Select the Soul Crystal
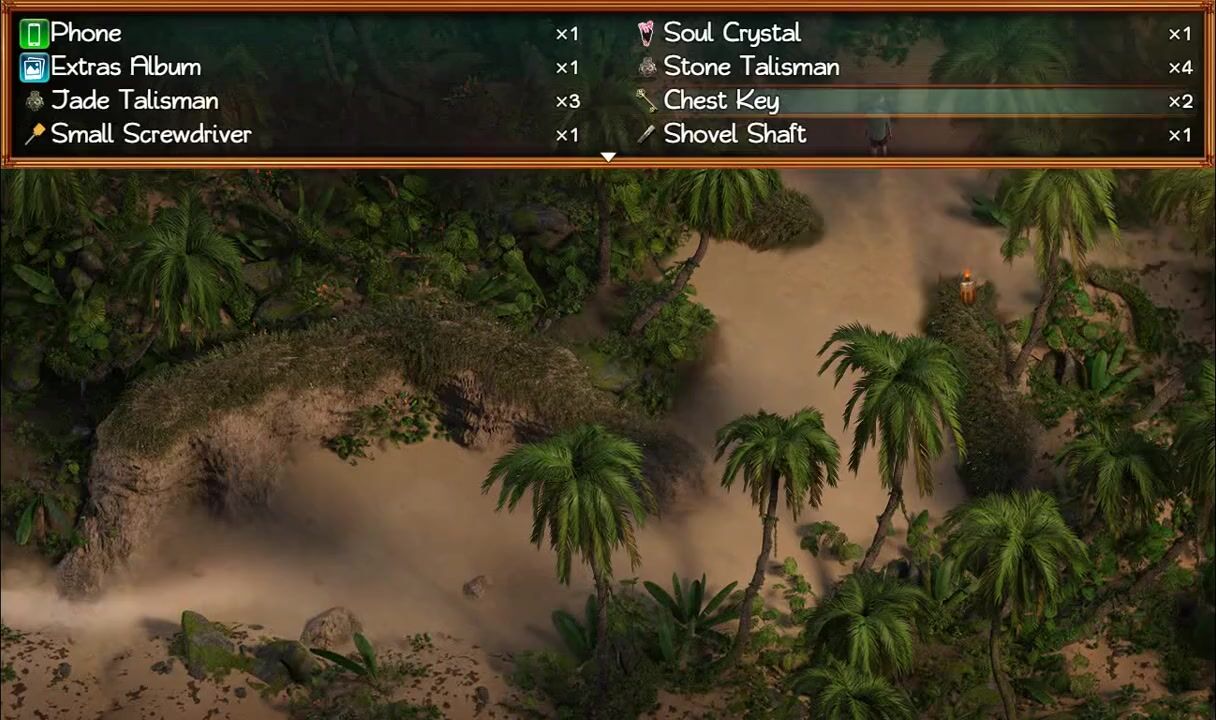Screen dimensions: 1216x720 click(732, 33)
